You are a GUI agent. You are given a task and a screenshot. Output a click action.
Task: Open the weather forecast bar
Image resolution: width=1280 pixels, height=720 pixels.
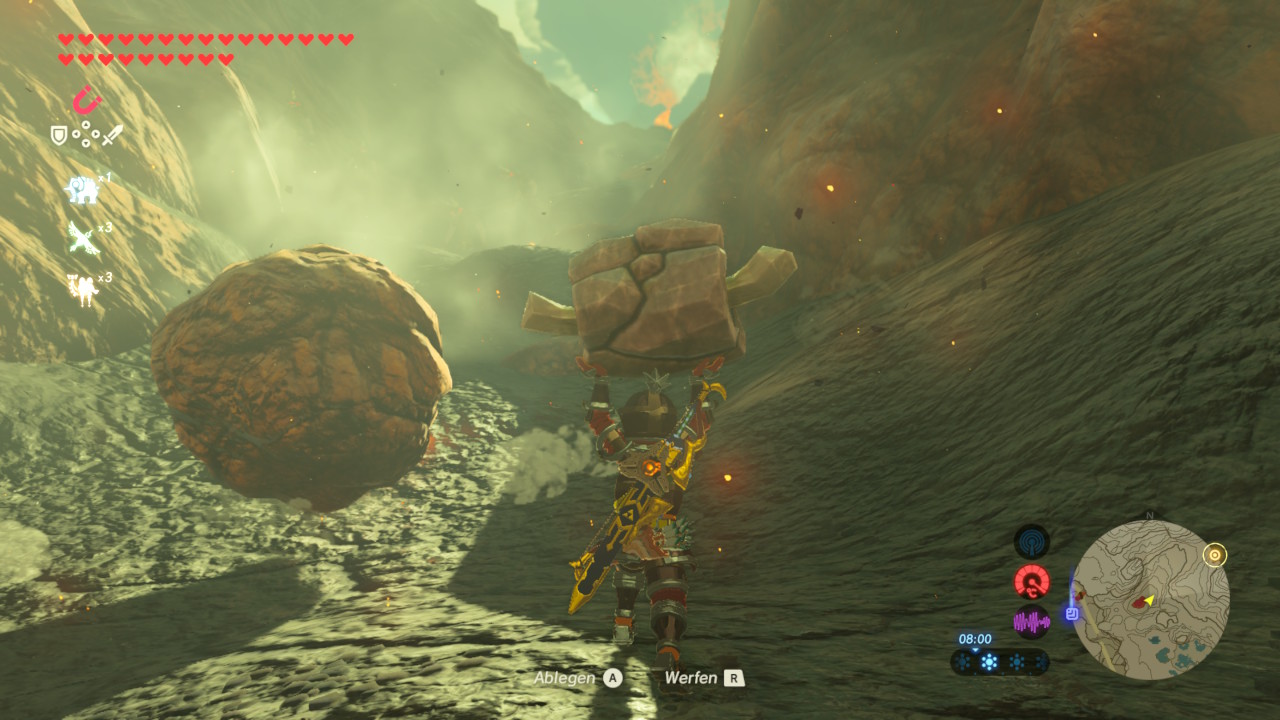tap(999, 662)
